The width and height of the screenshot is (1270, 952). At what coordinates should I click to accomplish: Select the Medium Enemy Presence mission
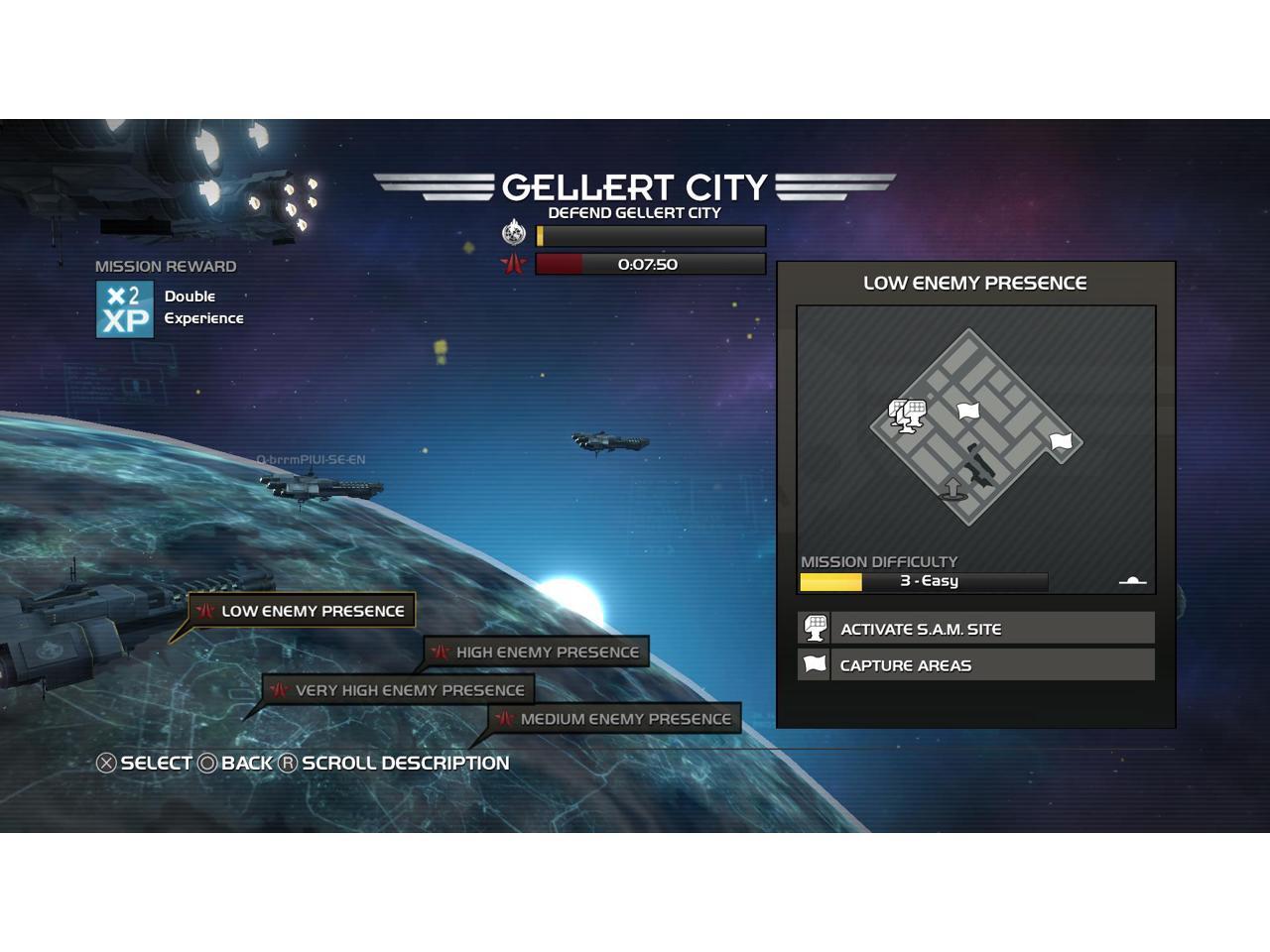(x=614, y=719)
